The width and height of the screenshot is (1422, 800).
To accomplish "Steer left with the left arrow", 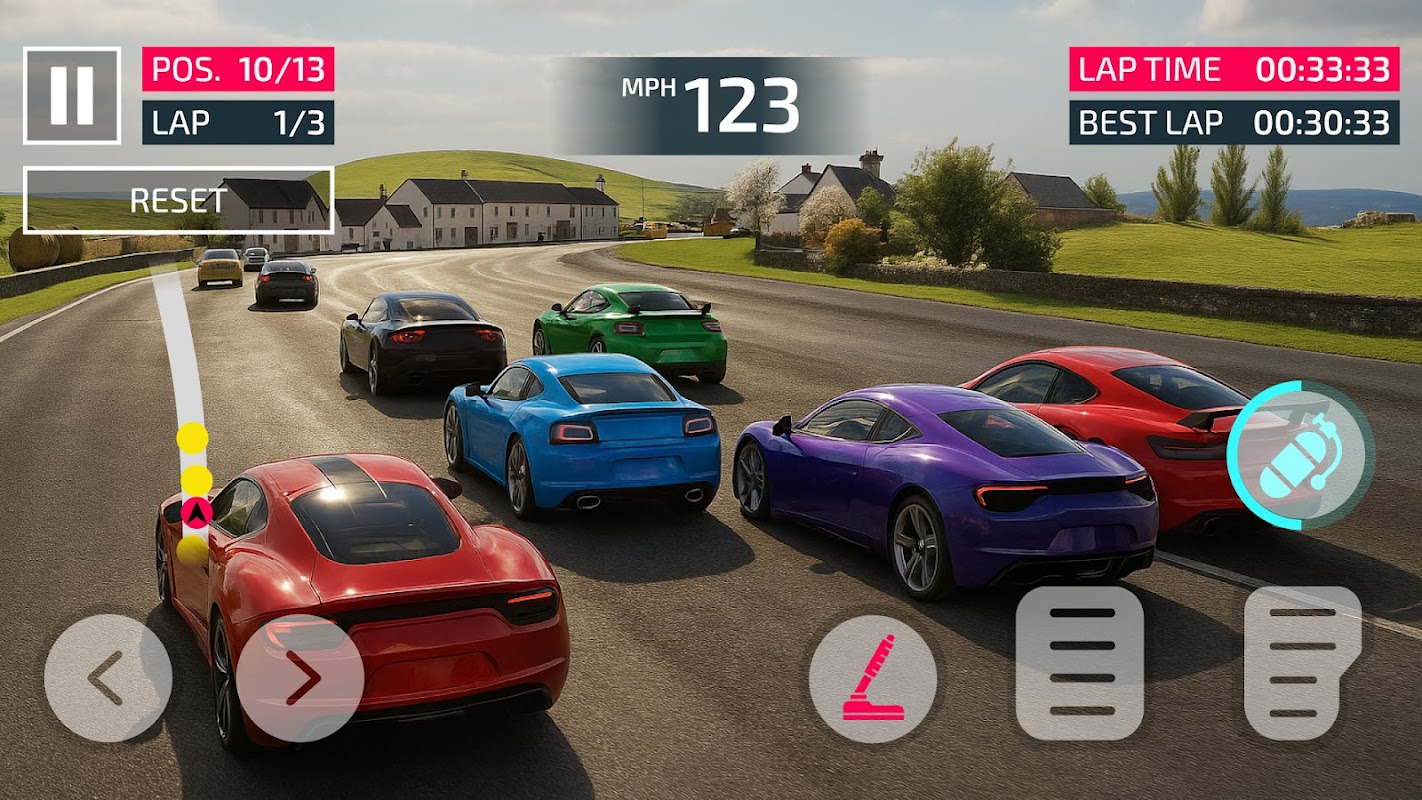I will (x=108, y=678).
